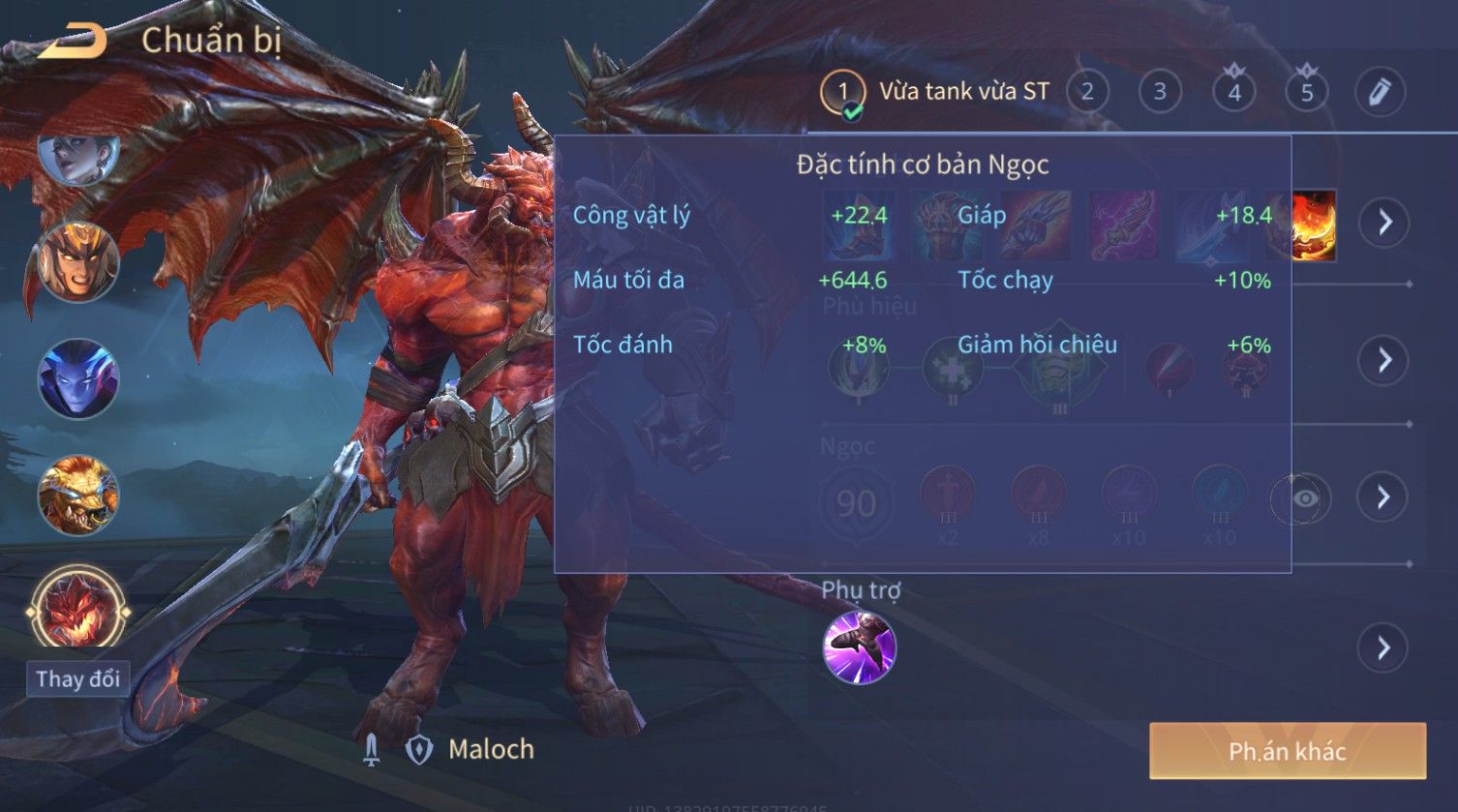Screen dimensions: 1458x812
Task: Open the Phụ trợ arrow
Action: click(1384, 647)
